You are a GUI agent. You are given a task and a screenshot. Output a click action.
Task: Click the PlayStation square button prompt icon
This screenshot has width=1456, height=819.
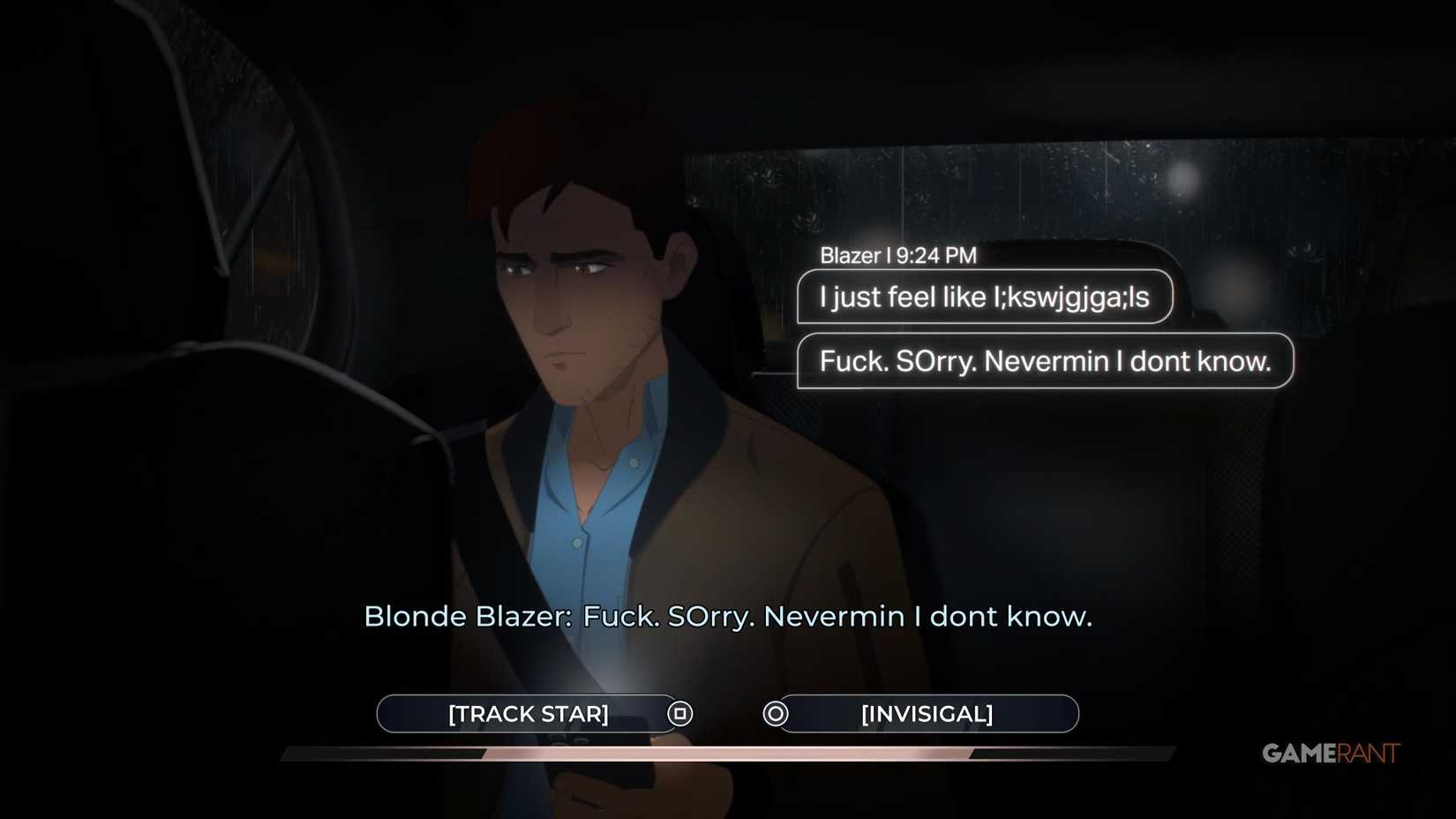coord(679,713)
